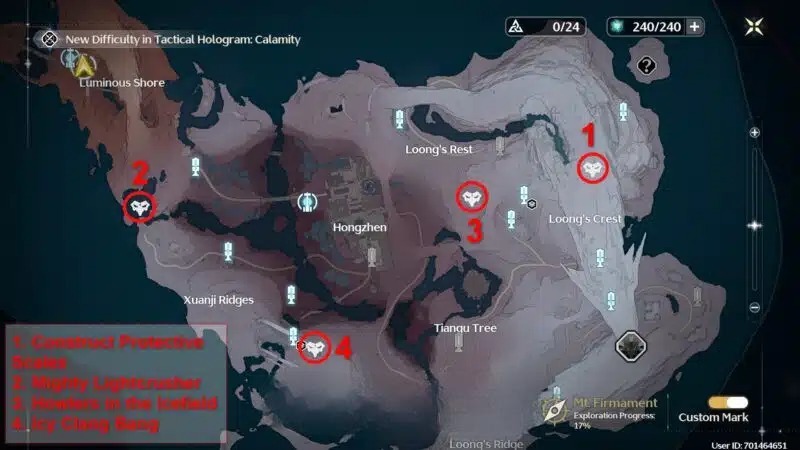Zoom in the map with plus
Image resolution: width=800 pixels, height=450 pixels.
point(755,132)
